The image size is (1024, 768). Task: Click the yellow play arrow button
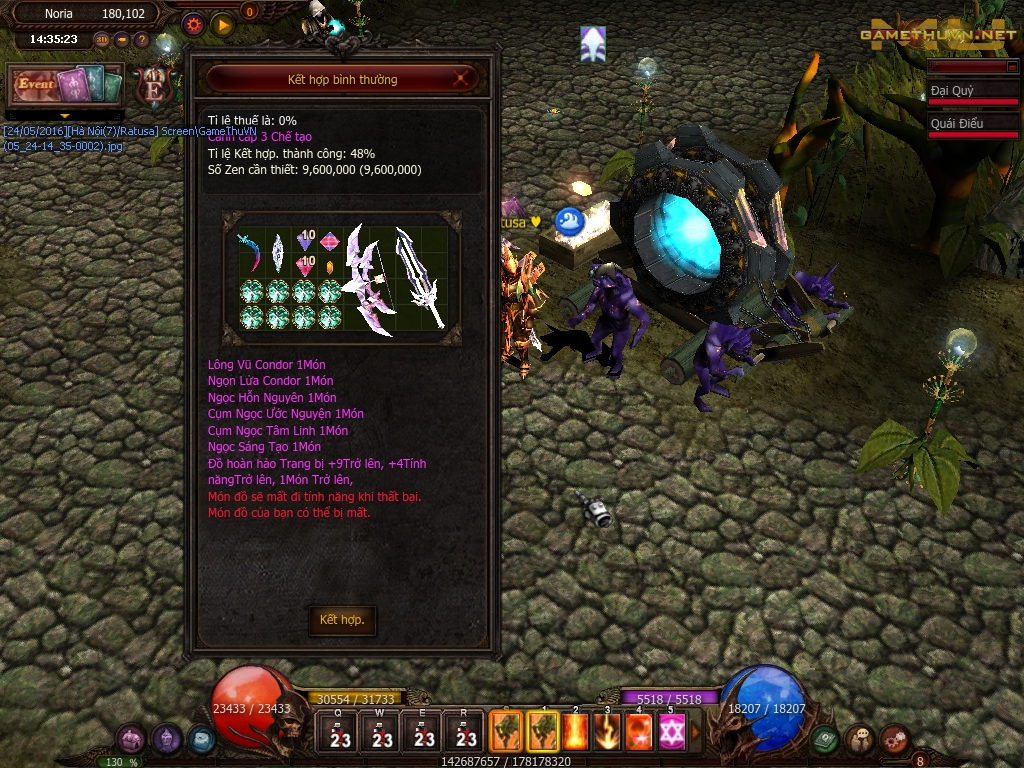click(x=222, y=24)
